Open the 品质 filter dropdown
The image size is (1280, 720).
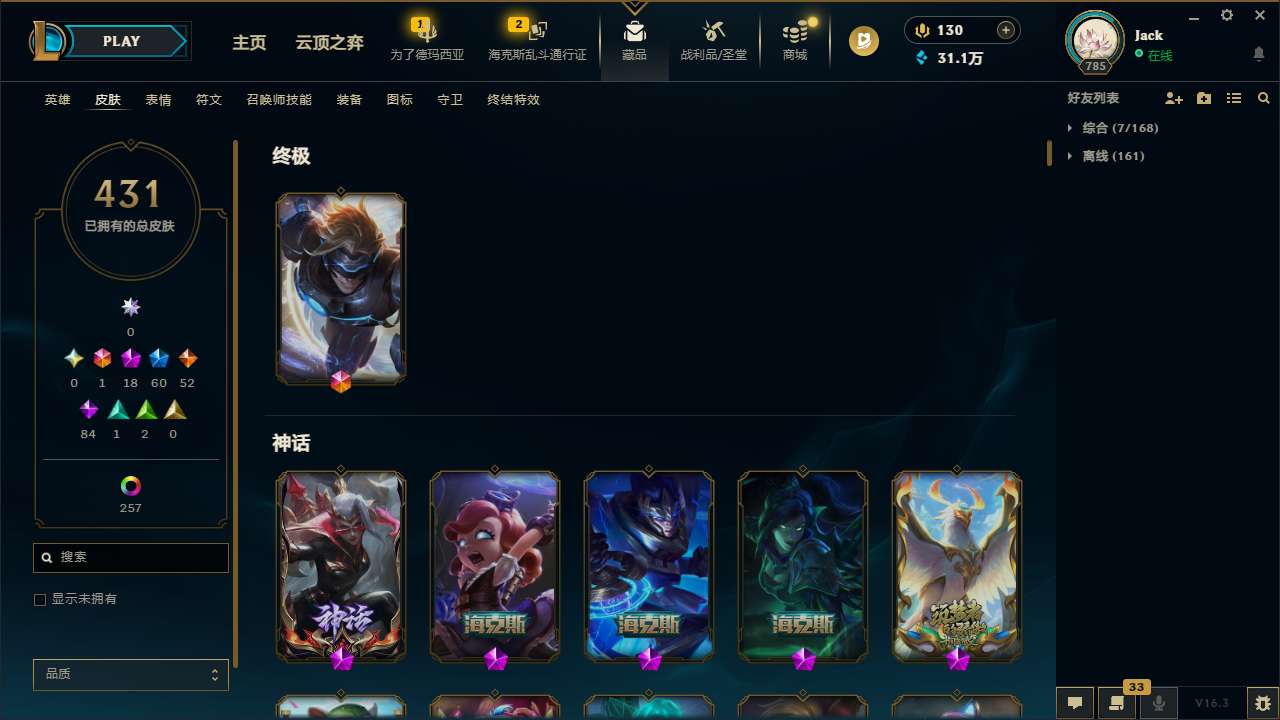(x=130, y=674)
